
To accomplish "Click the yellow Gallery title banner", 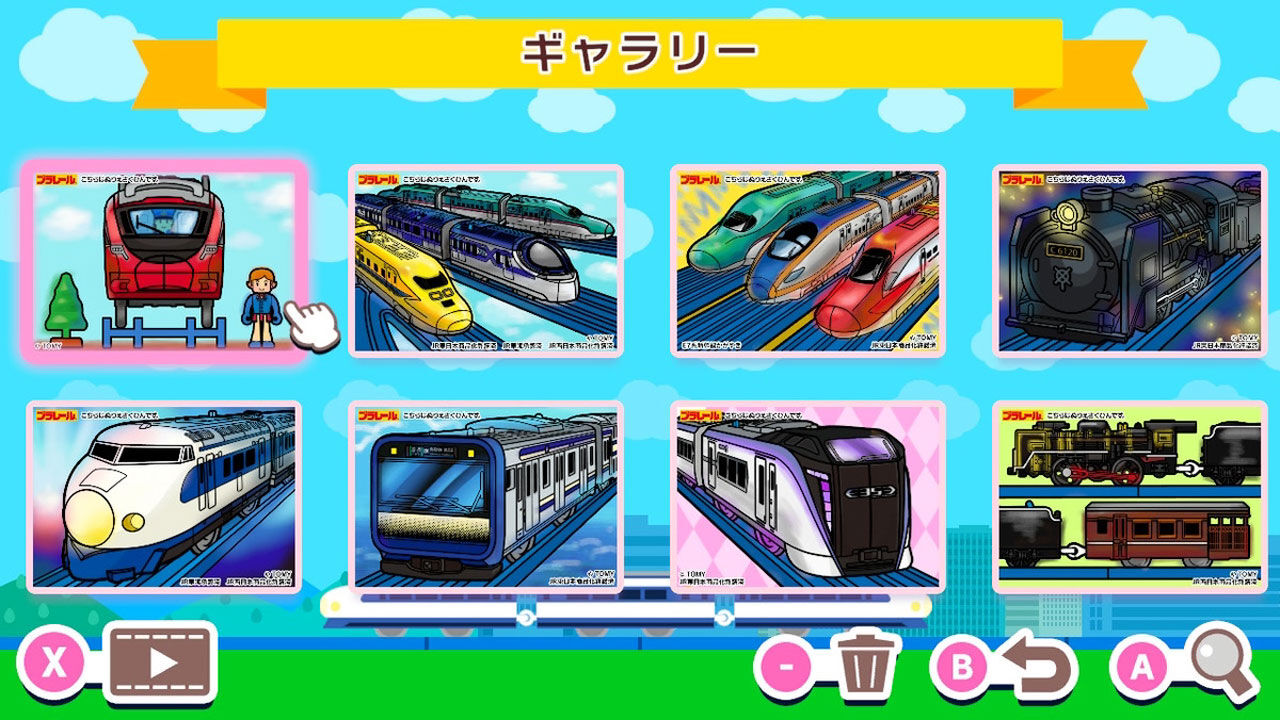I will tap(640, 49).
